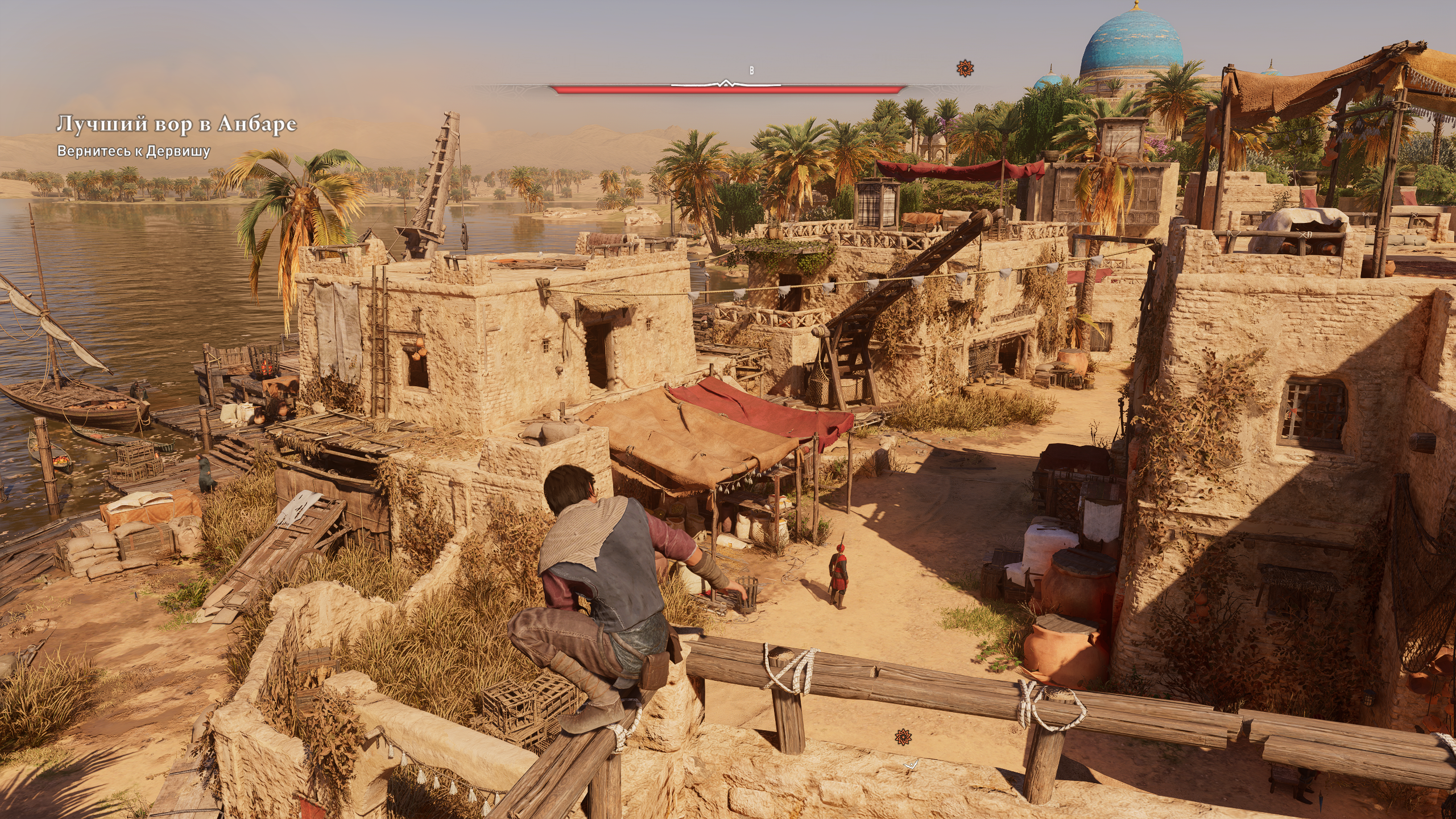Image resolution: width=1456 pixels, height=819 pixels.
Task: Select the objective text Вернитесь к Дервишу
Action: (x=134, y=151)
